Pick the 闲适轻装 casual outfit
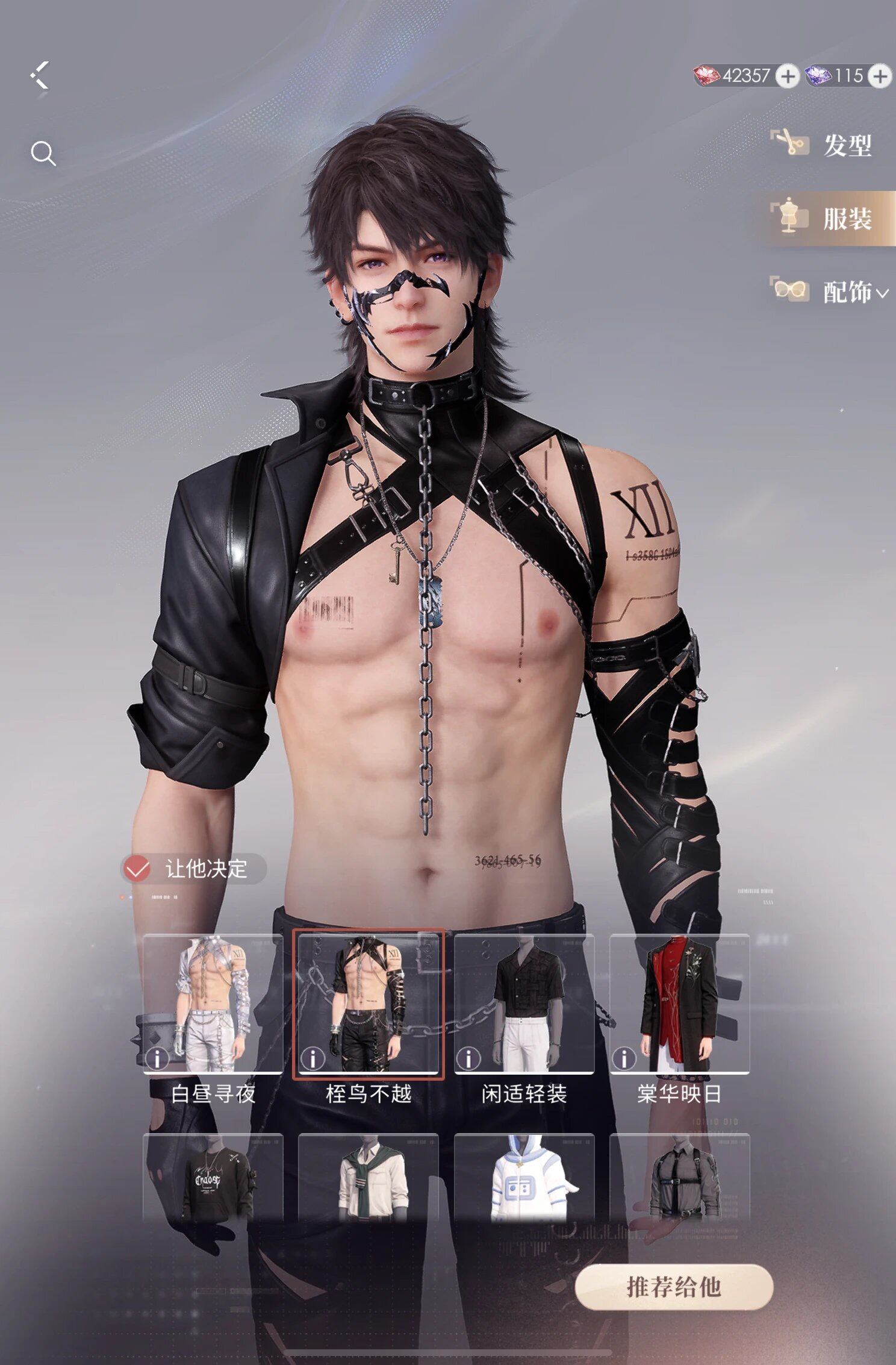This screenshot has height=1365, width=896. click(524, 1004)
